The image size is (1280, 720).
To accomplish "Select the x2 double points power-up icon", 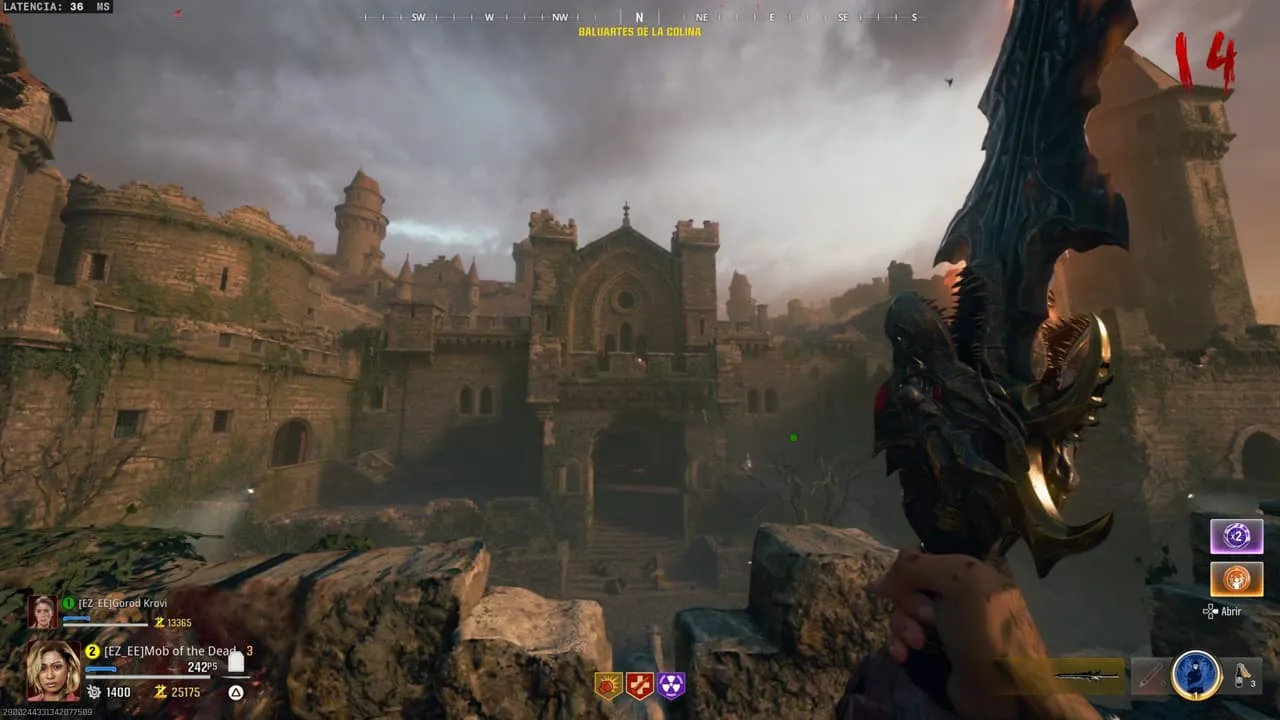I will [x=1236, y=537].
